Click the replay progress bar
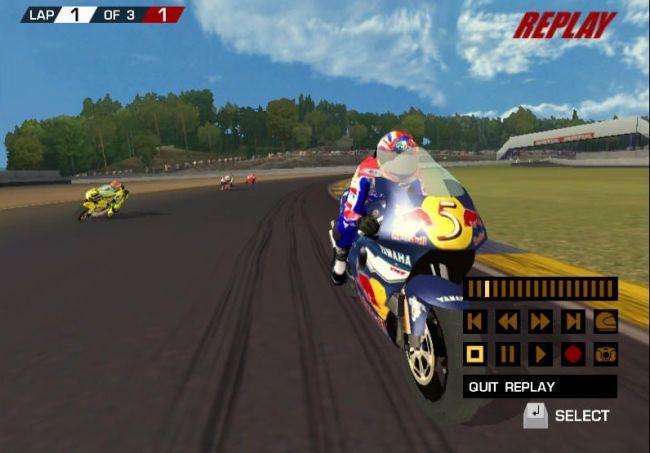 pyautogui.click(x=540, y=289)
